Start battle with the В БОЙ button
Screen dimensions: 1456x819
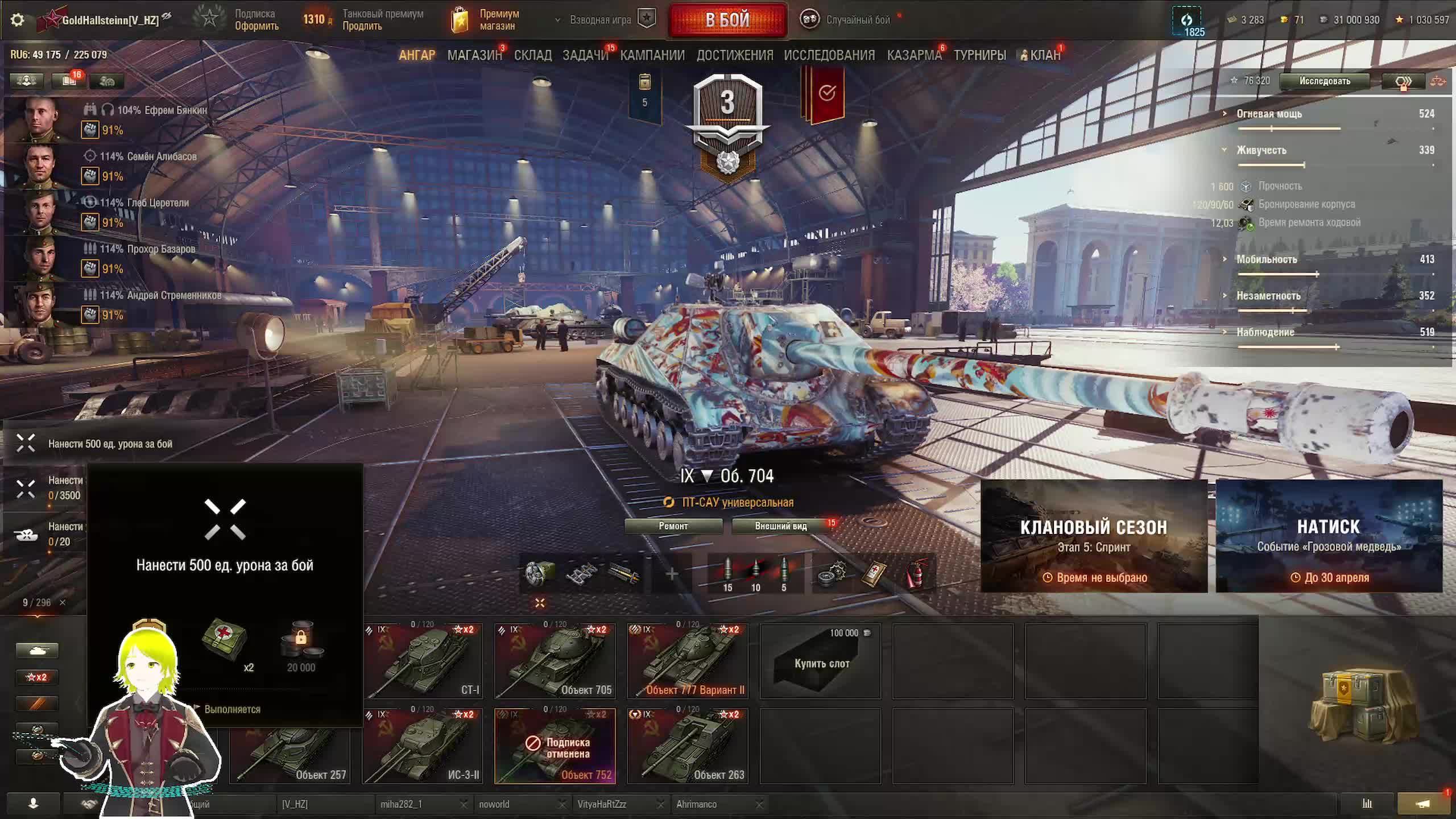727,20
